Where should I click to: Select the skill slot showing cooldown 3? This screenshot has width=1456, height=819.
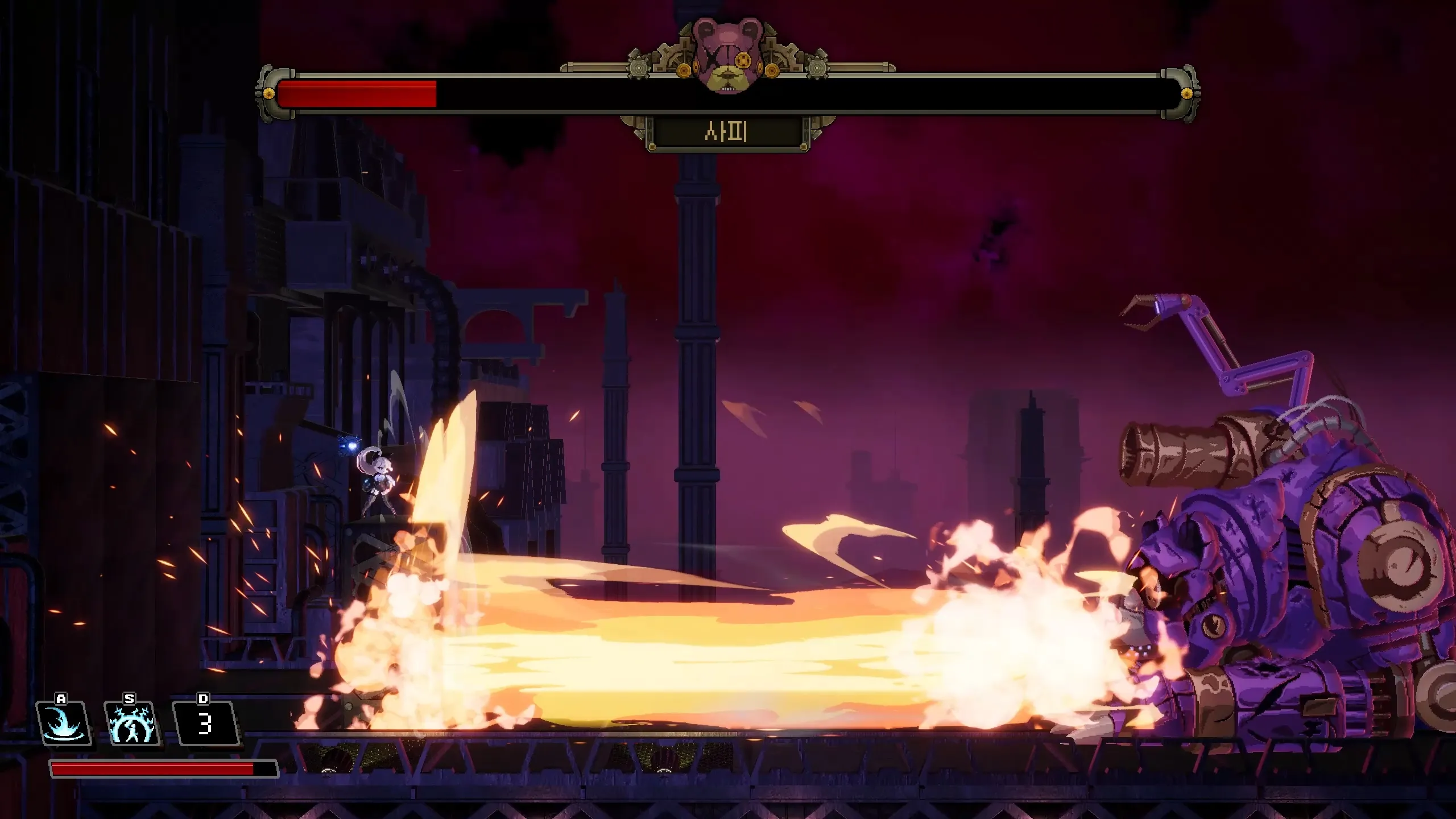click(205, 723)
